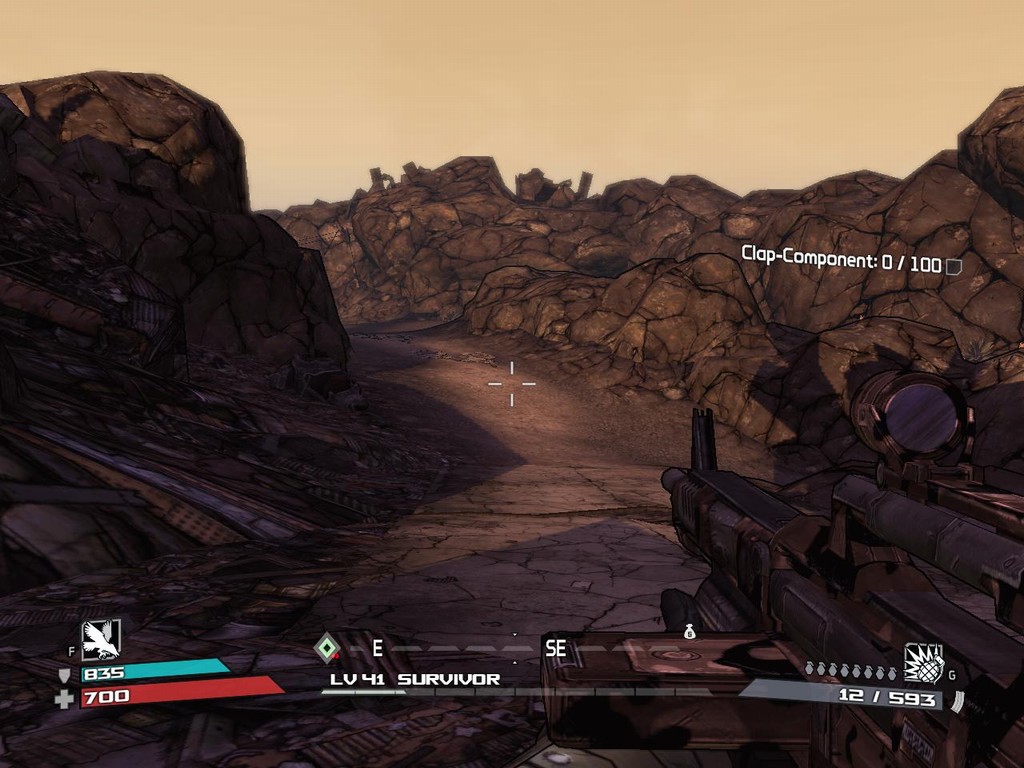
Task: Click the green diamond waypoint on the compass
Action: coord(326,648)
